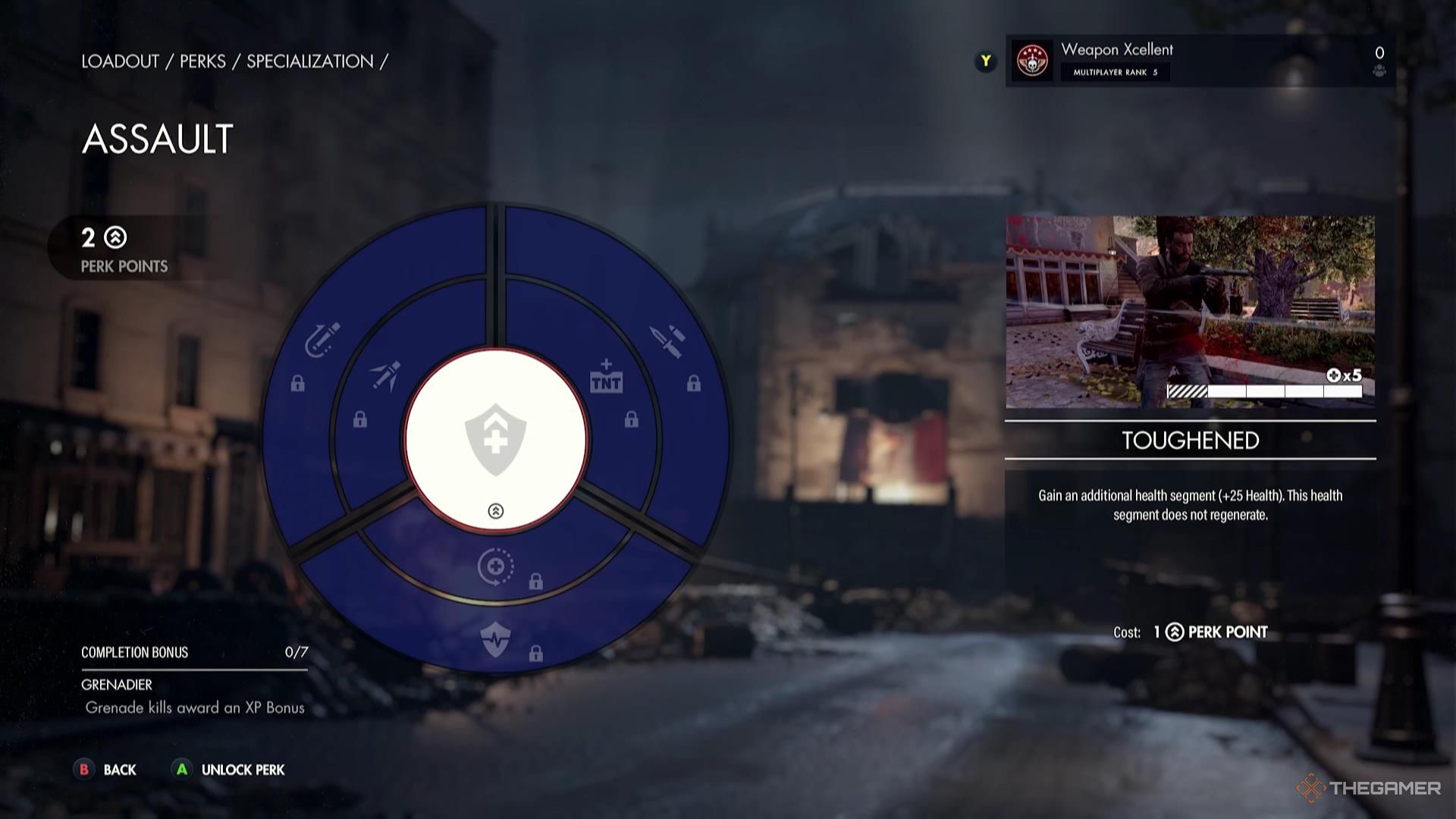Image resolution: width=1456 pixels, height=819 pixels.
Task: Click the B Back button
Action: [x=106, y=770]
